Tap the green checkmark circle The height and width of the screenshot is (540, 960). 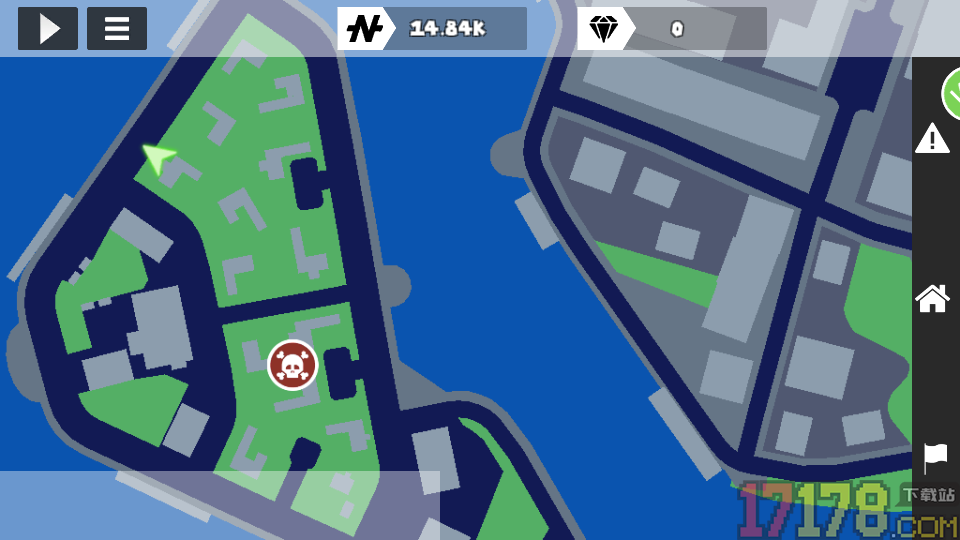(x=952, y=94)
